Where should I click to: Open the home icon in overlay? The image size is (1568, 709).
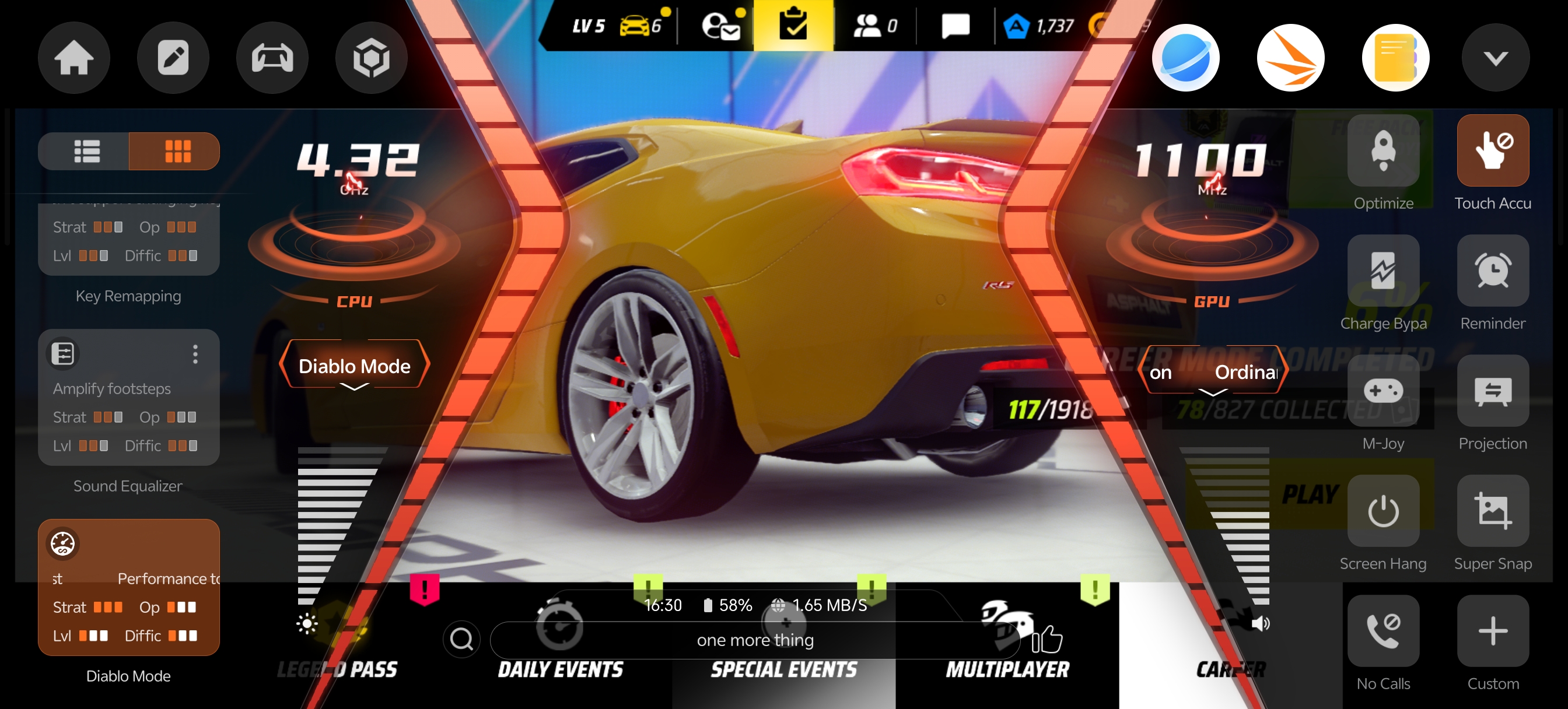73,58
